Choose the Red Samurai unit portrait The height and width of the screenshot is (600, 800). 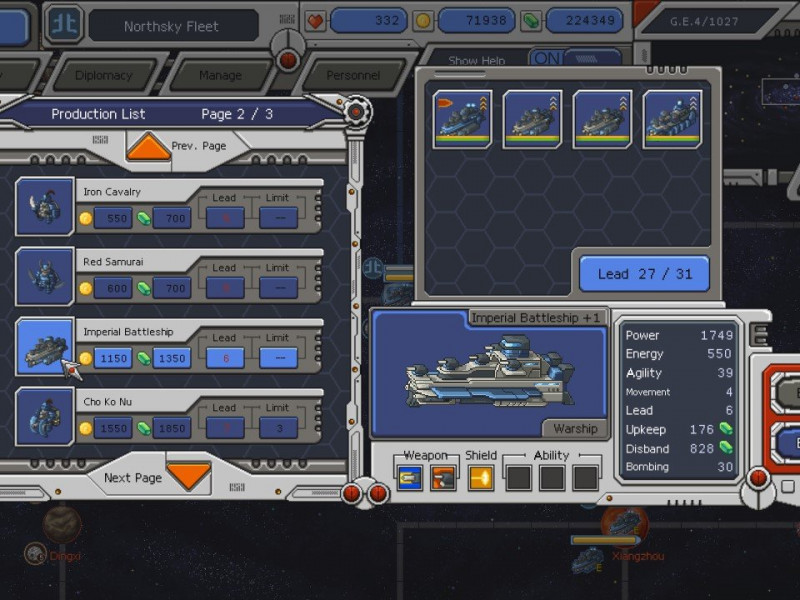tap(45, 276)
